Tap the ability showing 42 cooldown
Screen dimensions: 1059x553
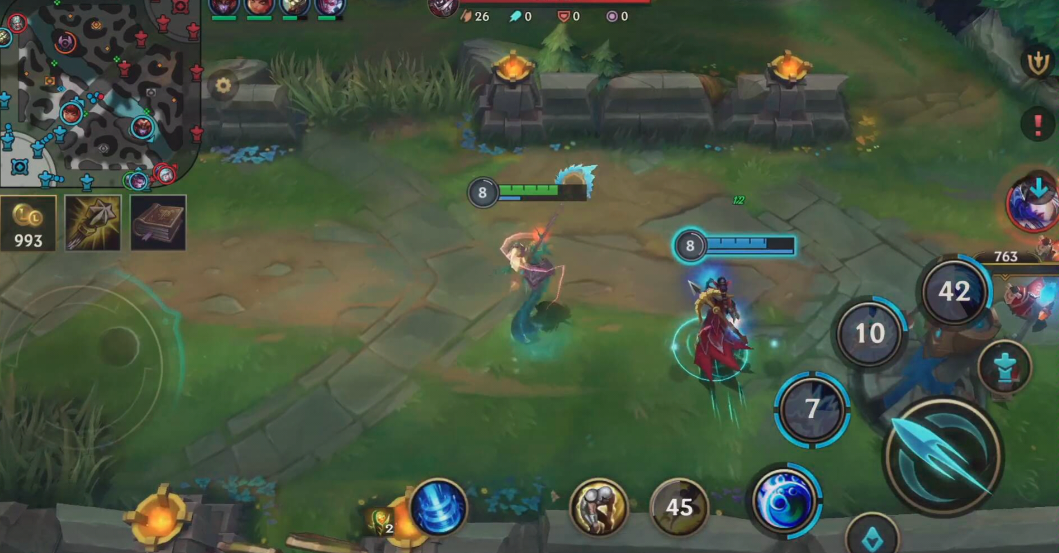tap(954, 291)
